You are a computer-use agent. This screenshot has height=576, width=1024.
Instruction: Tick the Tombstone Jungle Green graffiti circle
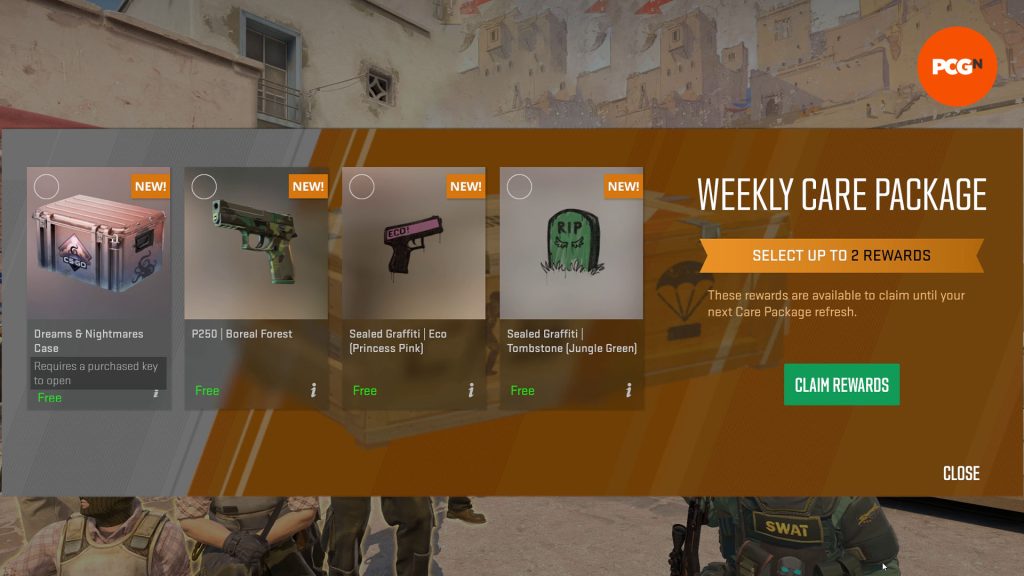(519, 187)
